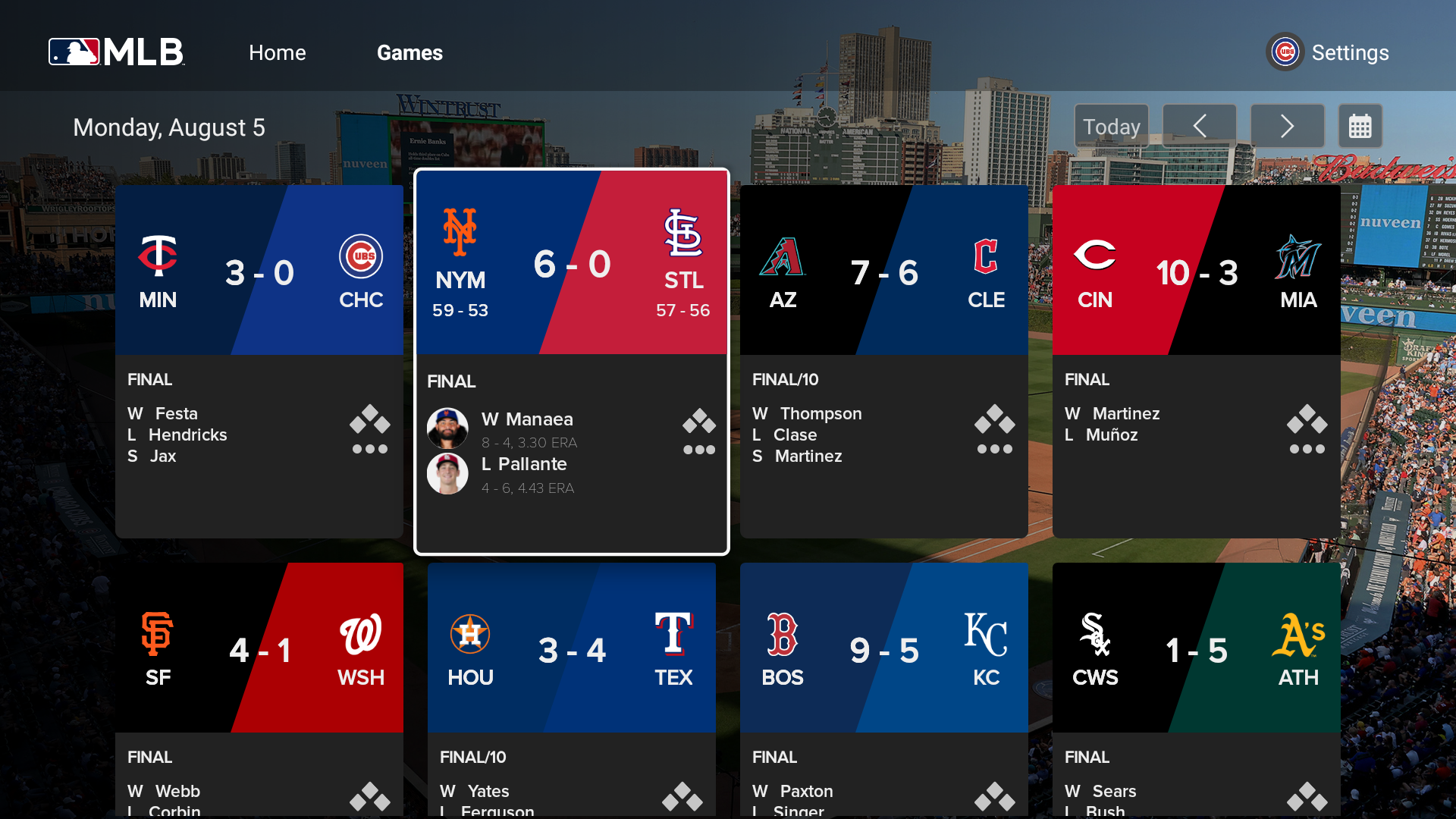Image resolution: width=1456 pixels, height=819 pixels.
Task: Click W Manaea's player headshot photo
Action: click(x=448, y=428)
